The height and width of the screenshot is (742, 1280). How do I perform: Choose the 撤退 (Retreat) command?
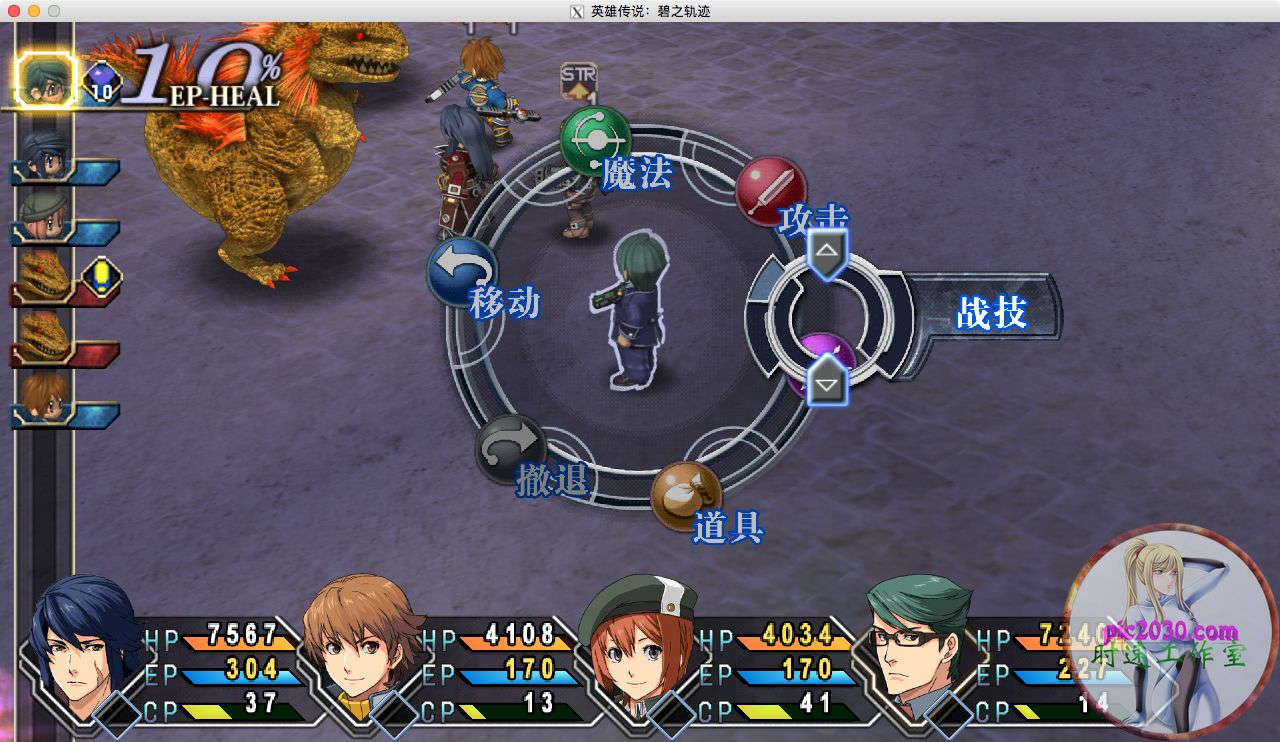click(x=510, y=450)
